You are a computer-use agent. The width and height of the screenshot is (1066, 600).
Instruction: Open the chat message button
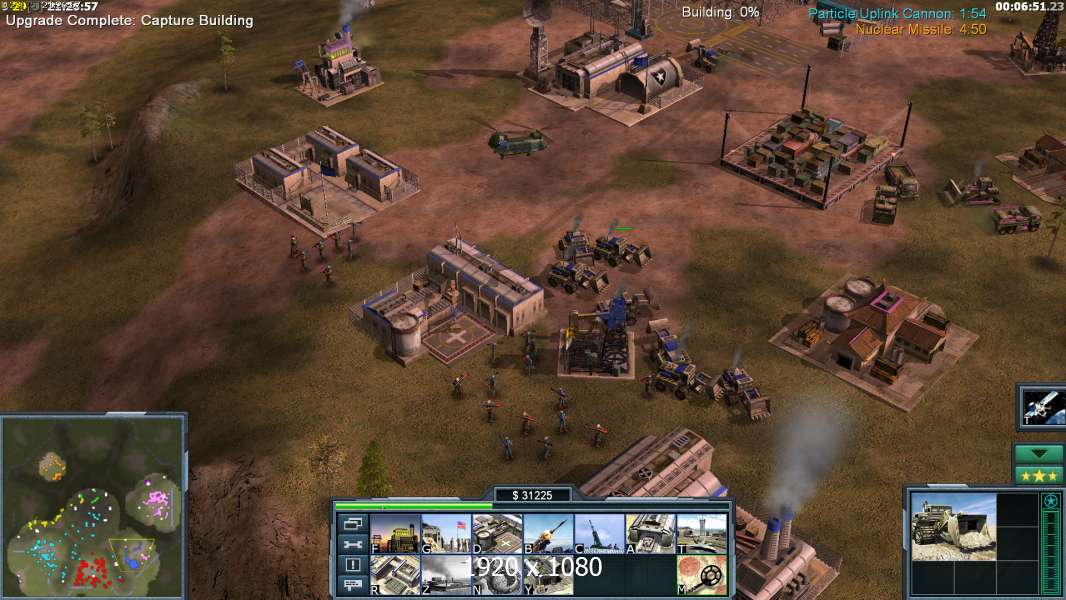352,586
